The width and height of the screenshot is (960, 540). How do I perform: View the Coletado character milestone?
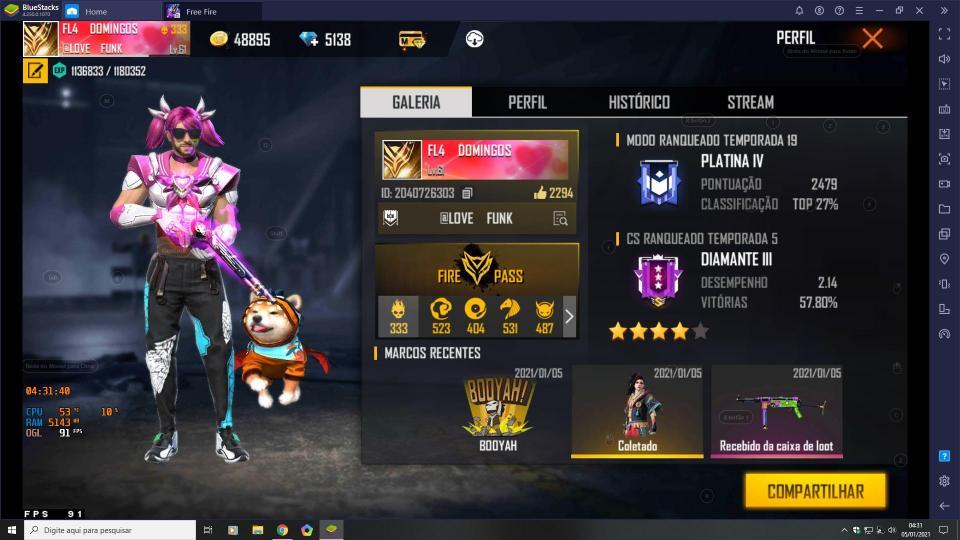click(x=637, y=410)
